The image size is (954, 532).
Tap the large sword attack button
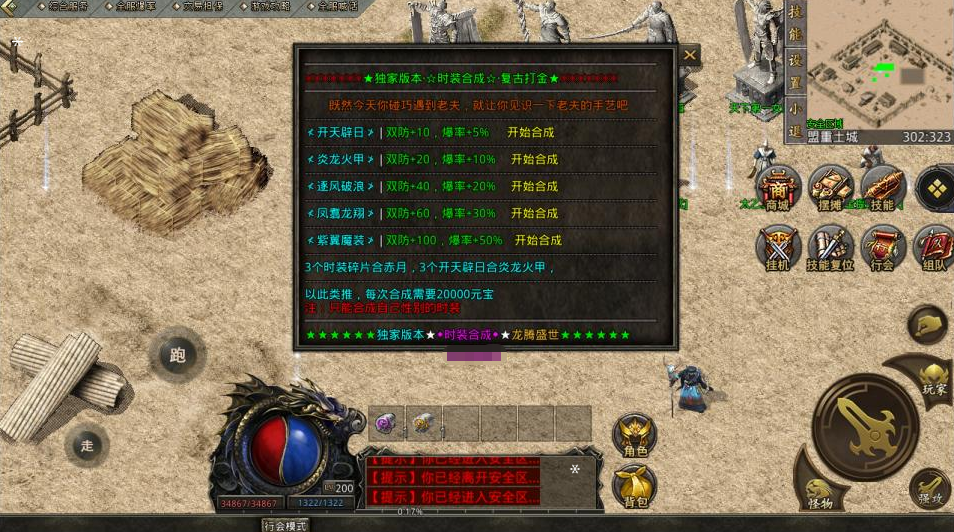click(865, 425)
